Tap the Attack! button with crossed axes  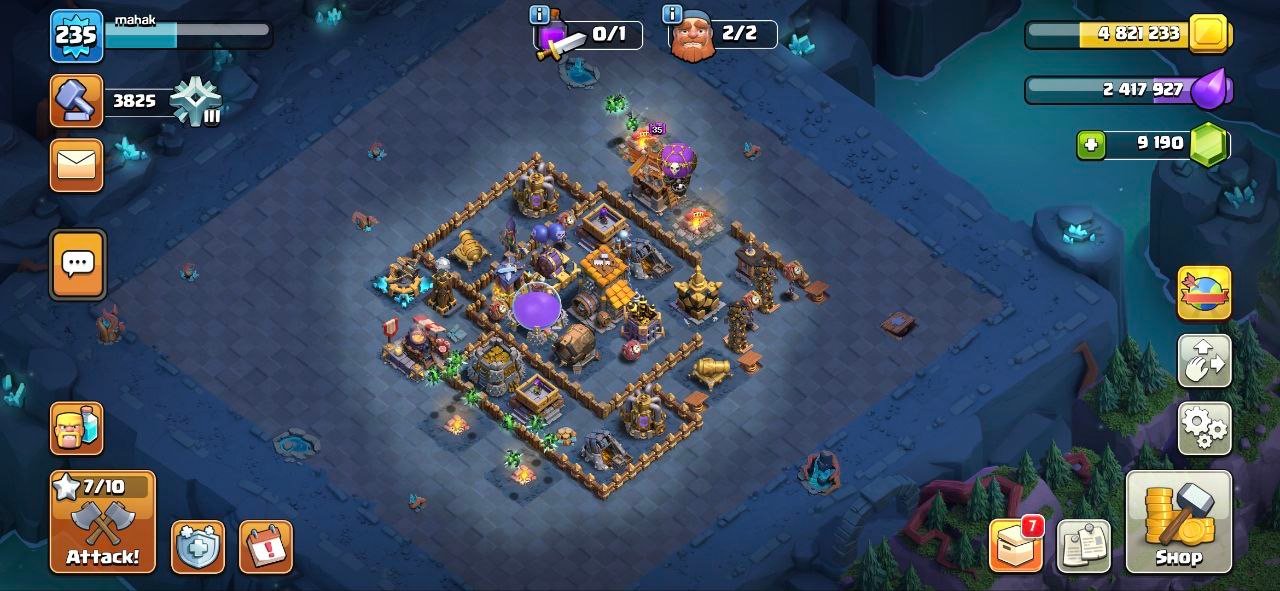tap(103, 522)
